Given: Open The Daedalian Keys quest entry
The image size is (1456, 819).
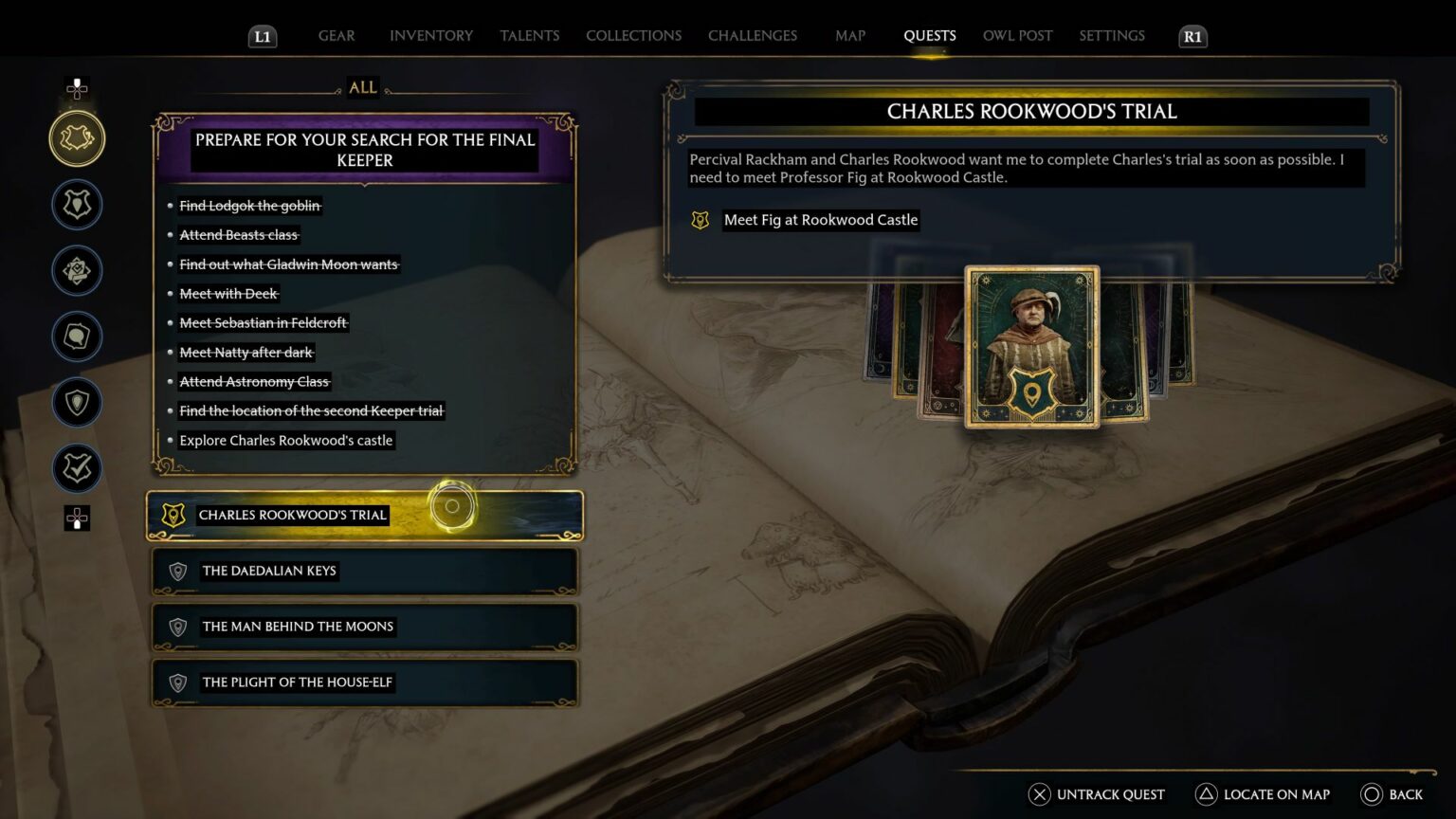Looking at the screenshot, I should [x=364, y=571].
